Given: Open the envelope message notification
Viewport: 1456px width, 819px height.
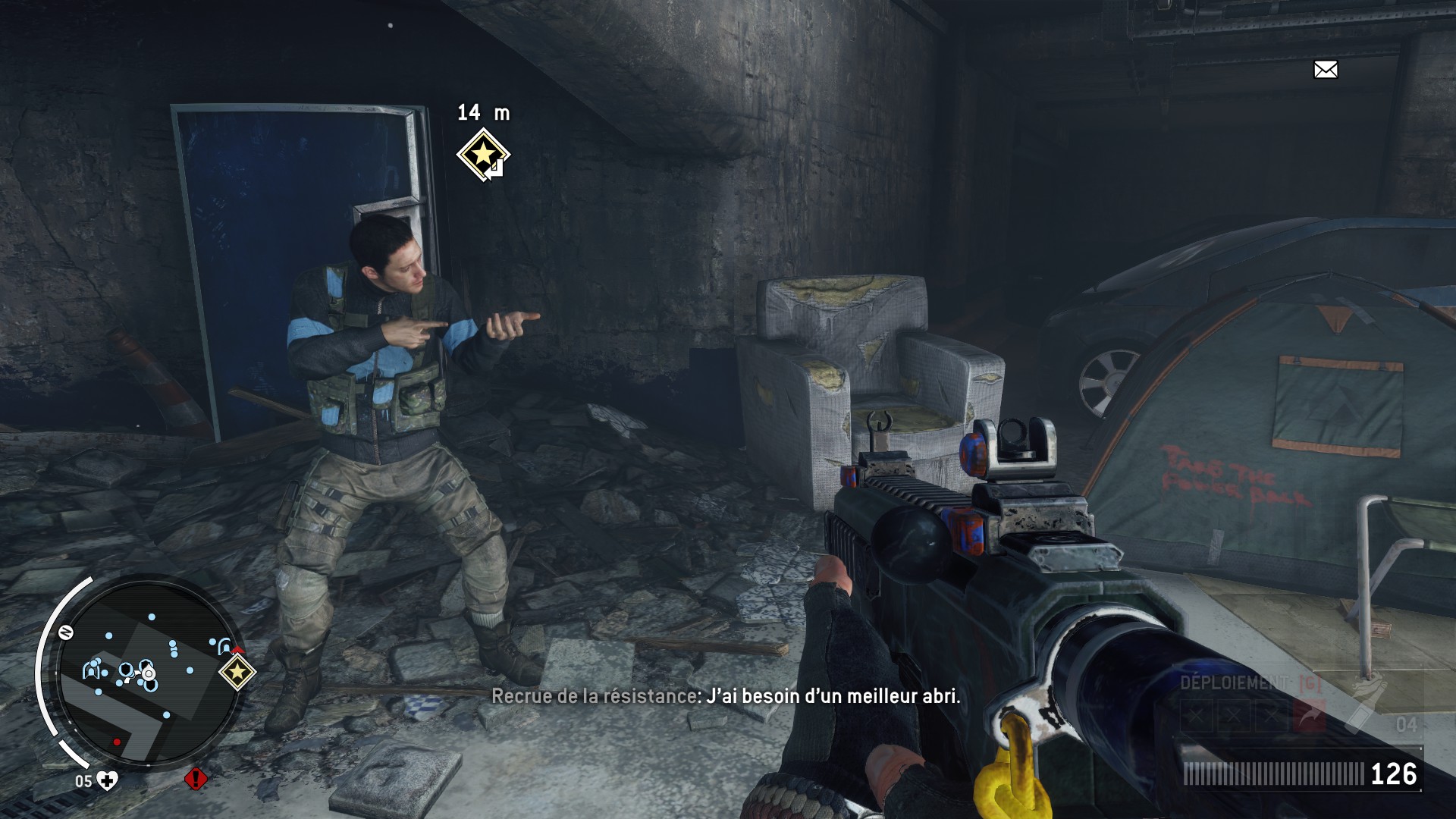Looking at the screenshot, I should pos(1326,70).
